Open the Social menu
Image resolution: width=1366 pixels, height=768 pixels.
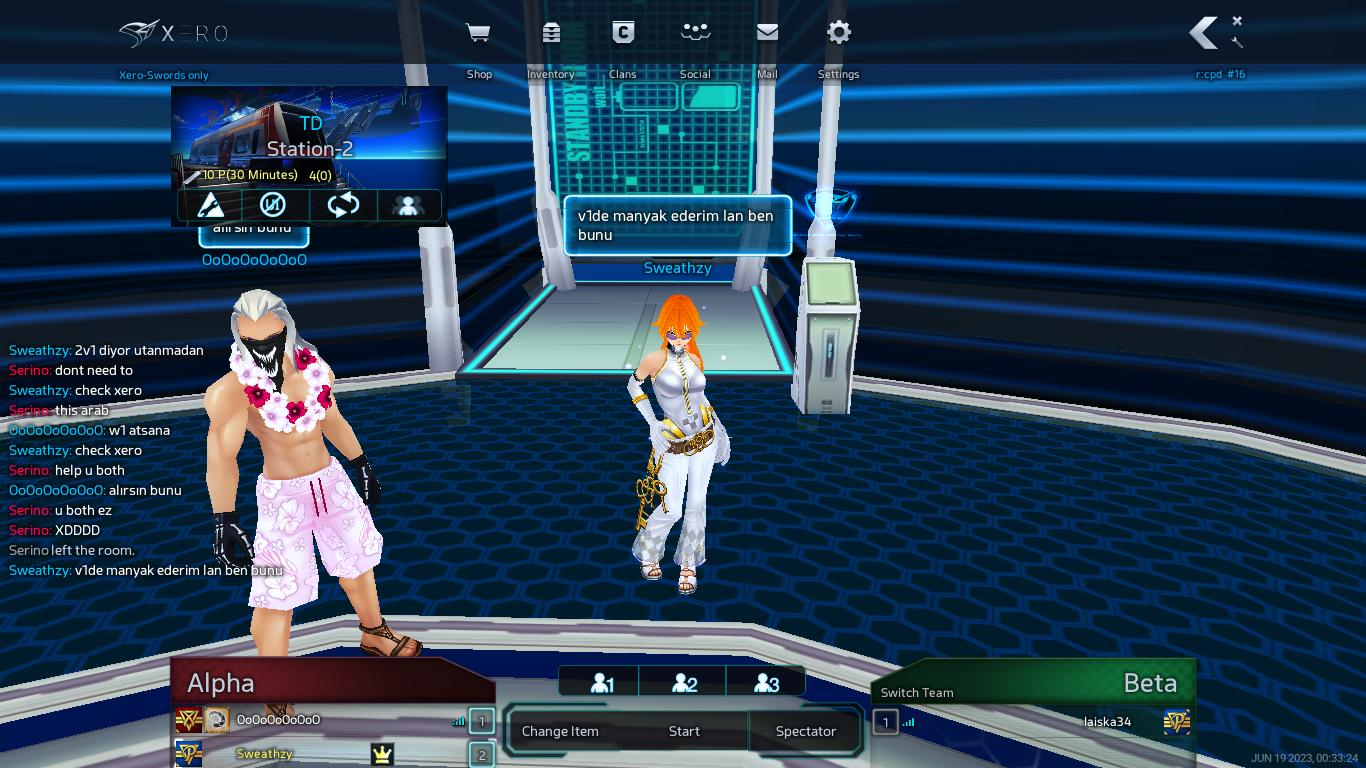click(695, 33)
